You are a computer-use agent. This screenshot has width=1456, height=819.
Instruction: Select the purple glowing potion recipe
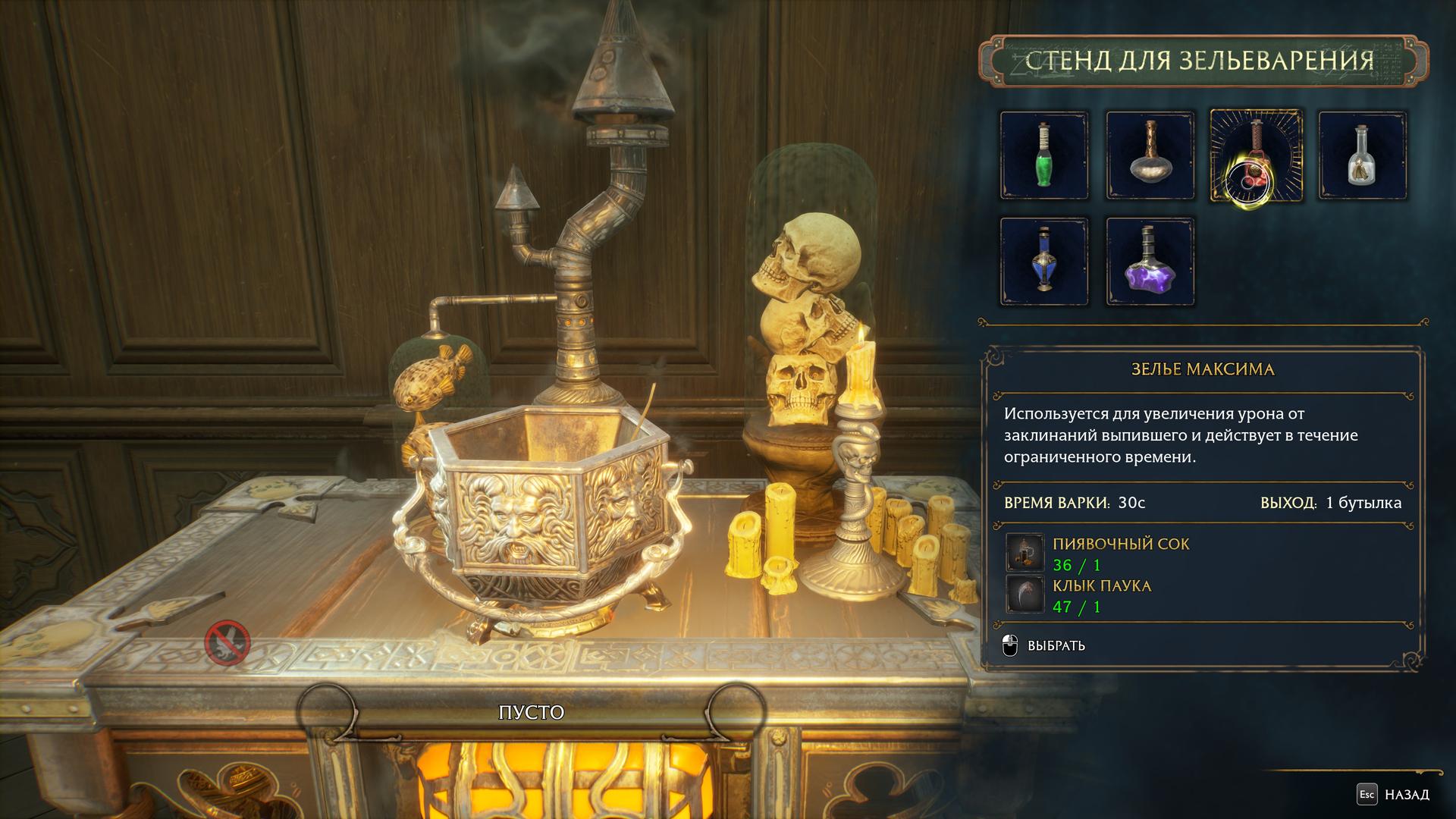[1150, 262]
